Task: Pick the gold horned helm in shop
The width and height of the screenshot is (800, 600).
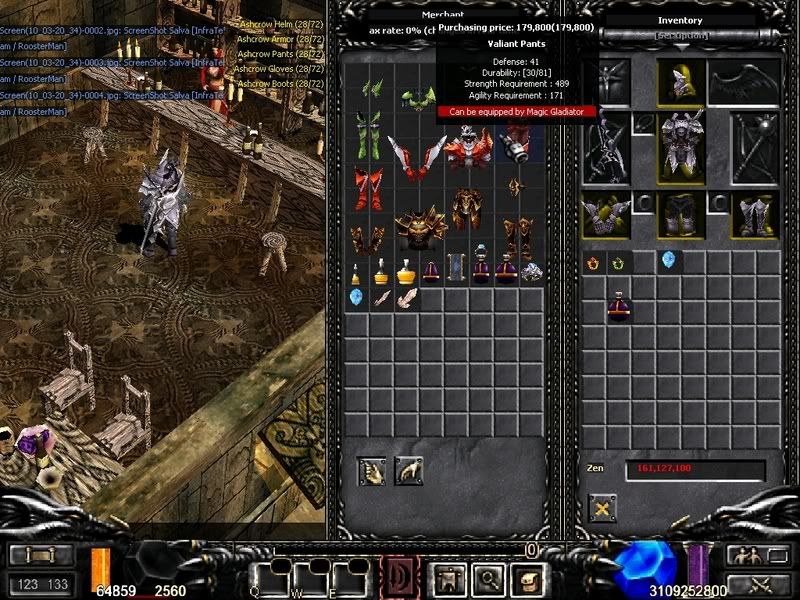Action: pos(418,229)
